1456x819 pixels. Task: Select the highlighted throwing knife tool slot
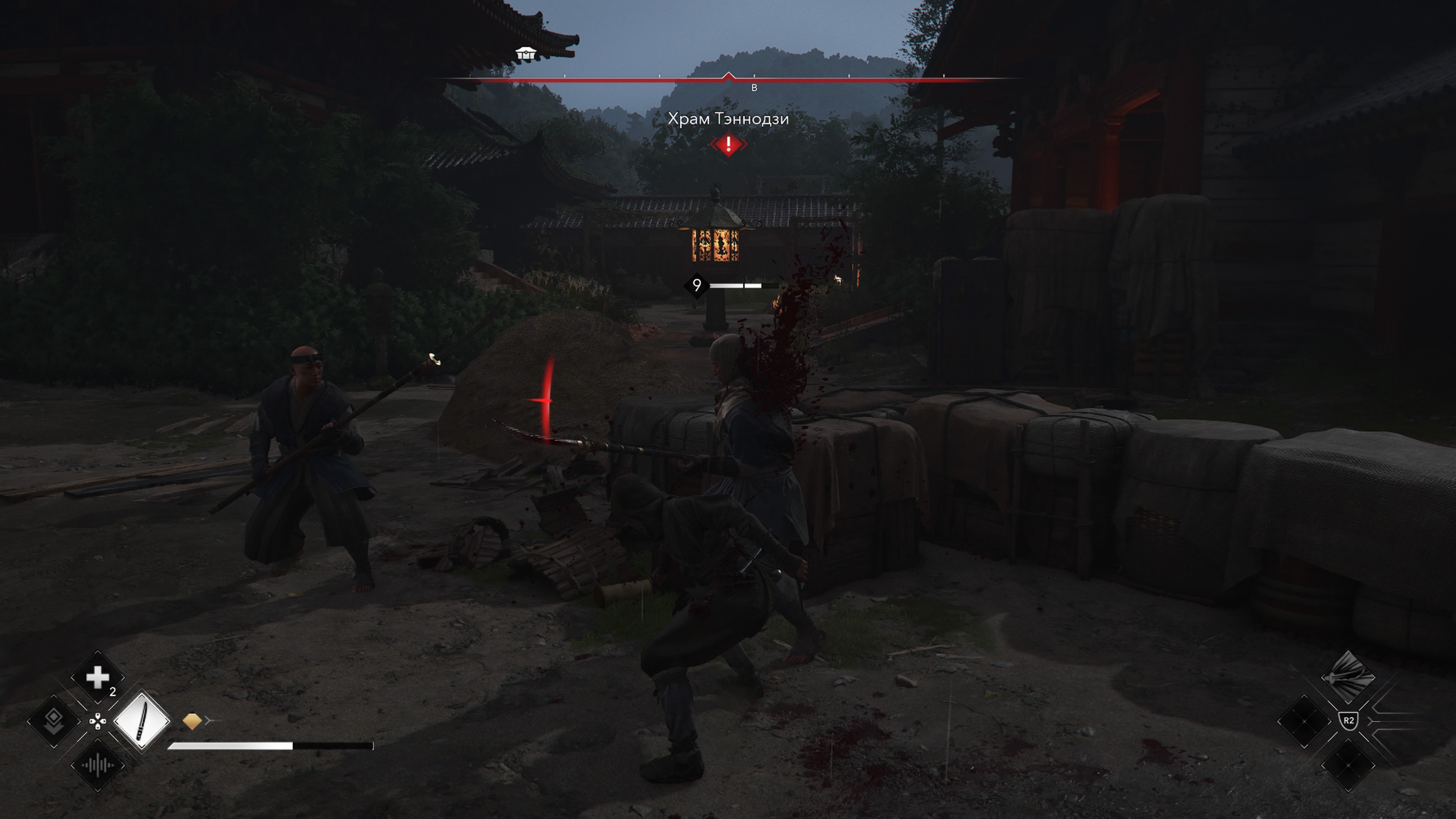(x=141, y=721)
